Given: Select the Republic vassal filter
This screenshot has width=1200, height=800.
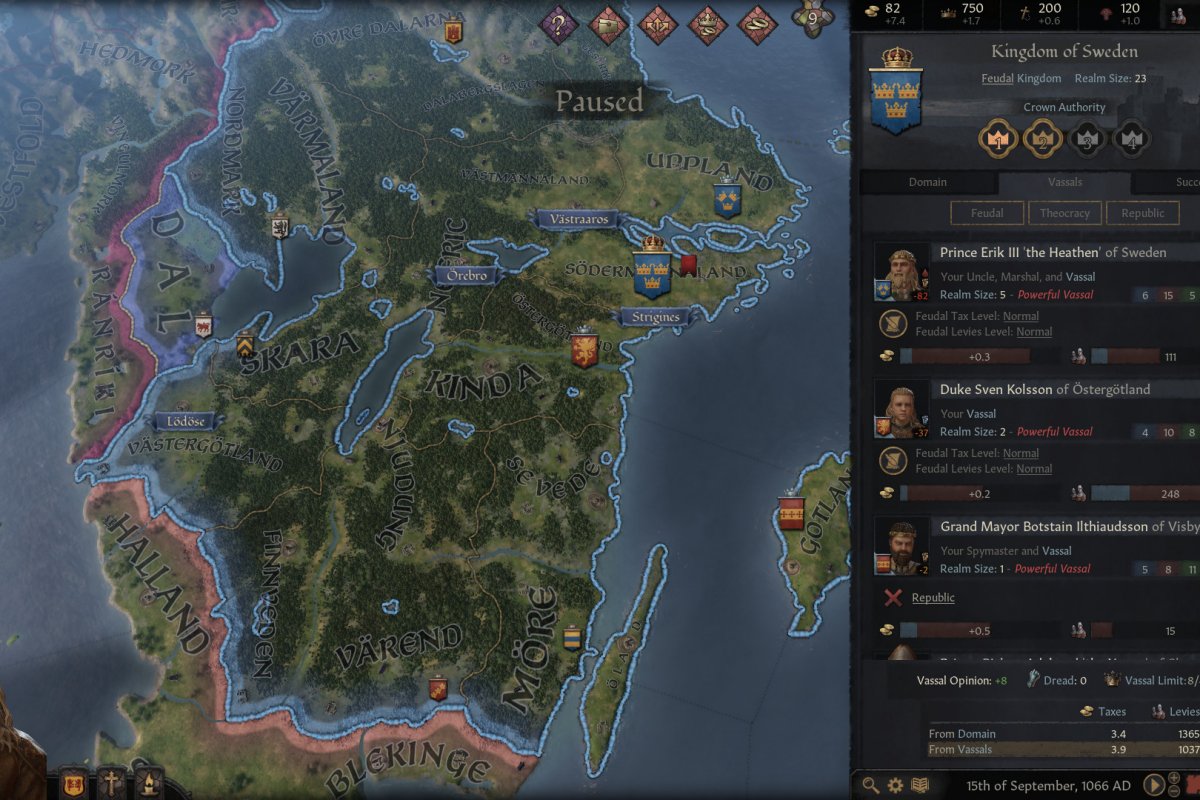Looking at the screenshot, I should tap(1142, 213).
